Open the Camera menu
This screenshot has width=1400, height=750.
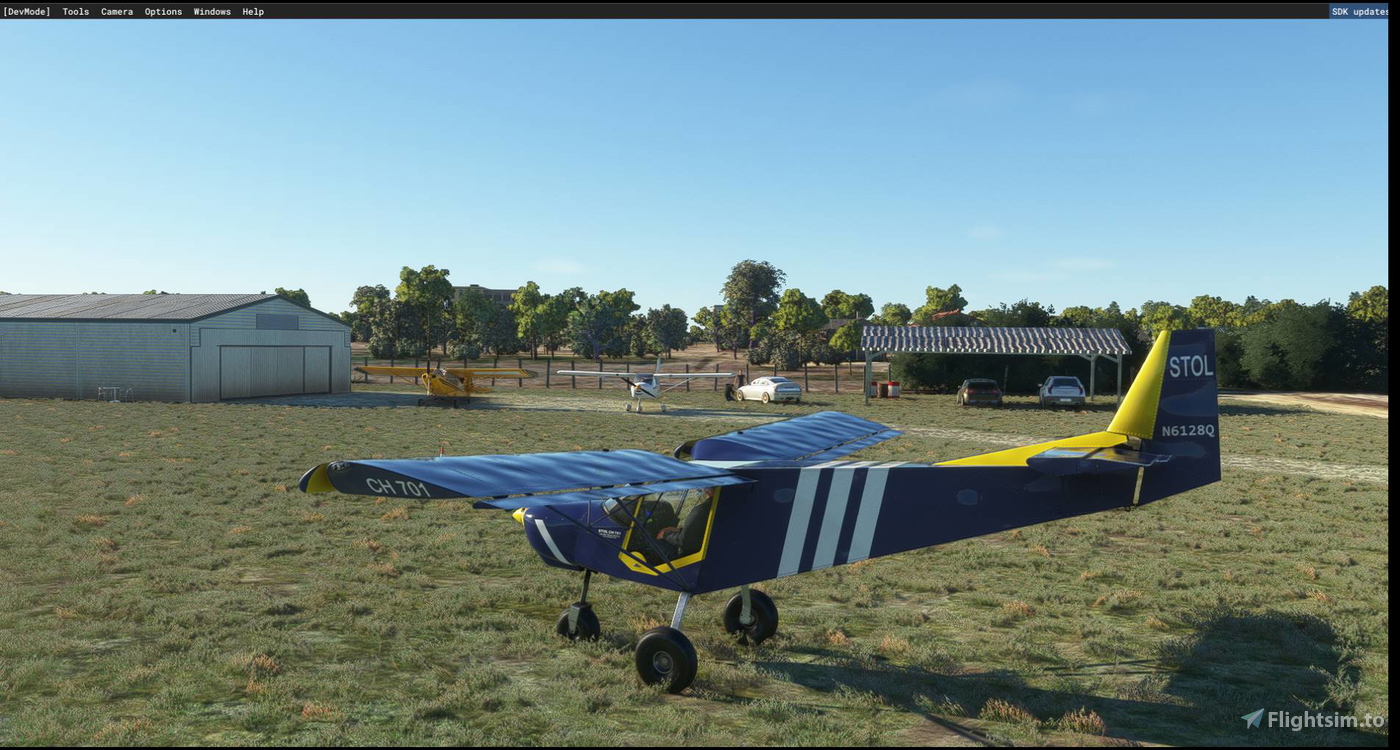116,11
